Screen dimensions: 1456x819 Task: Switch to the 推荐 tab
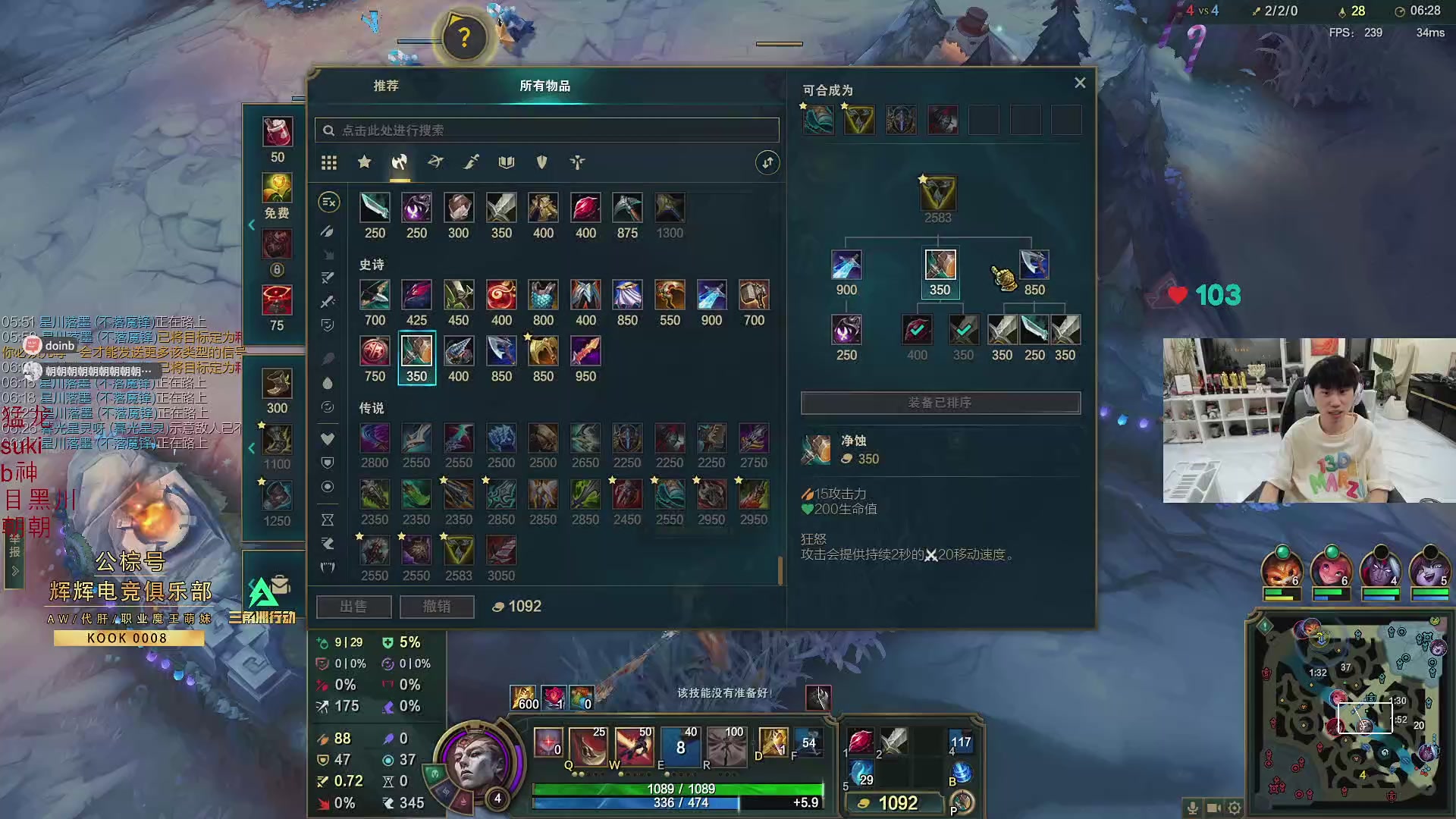[386, 86]
